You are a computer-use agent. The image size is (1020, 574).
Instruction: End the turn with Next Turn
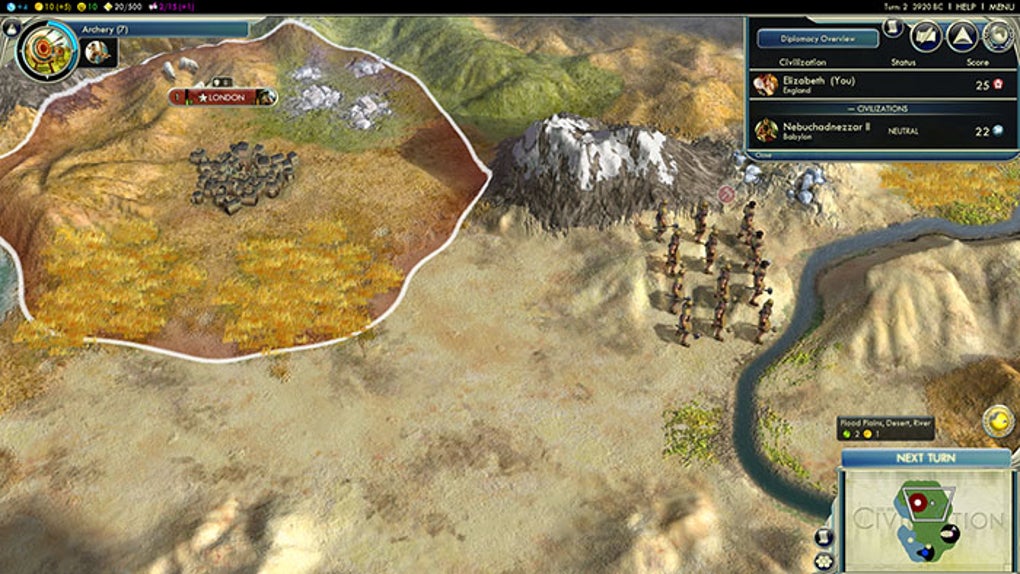click(927, 458)
